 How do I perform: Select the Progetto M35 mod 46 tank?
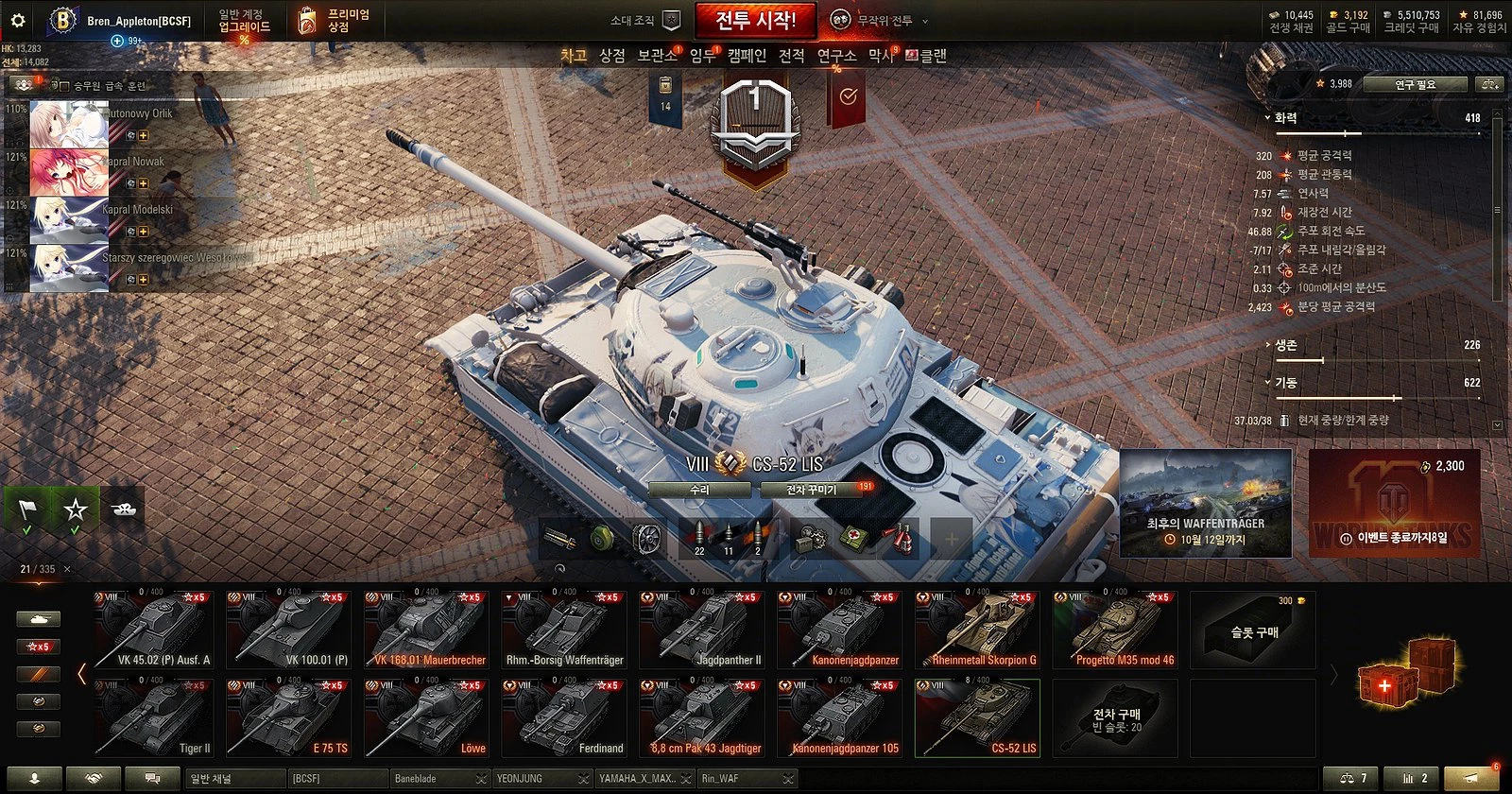click(x=1116, y=630)
